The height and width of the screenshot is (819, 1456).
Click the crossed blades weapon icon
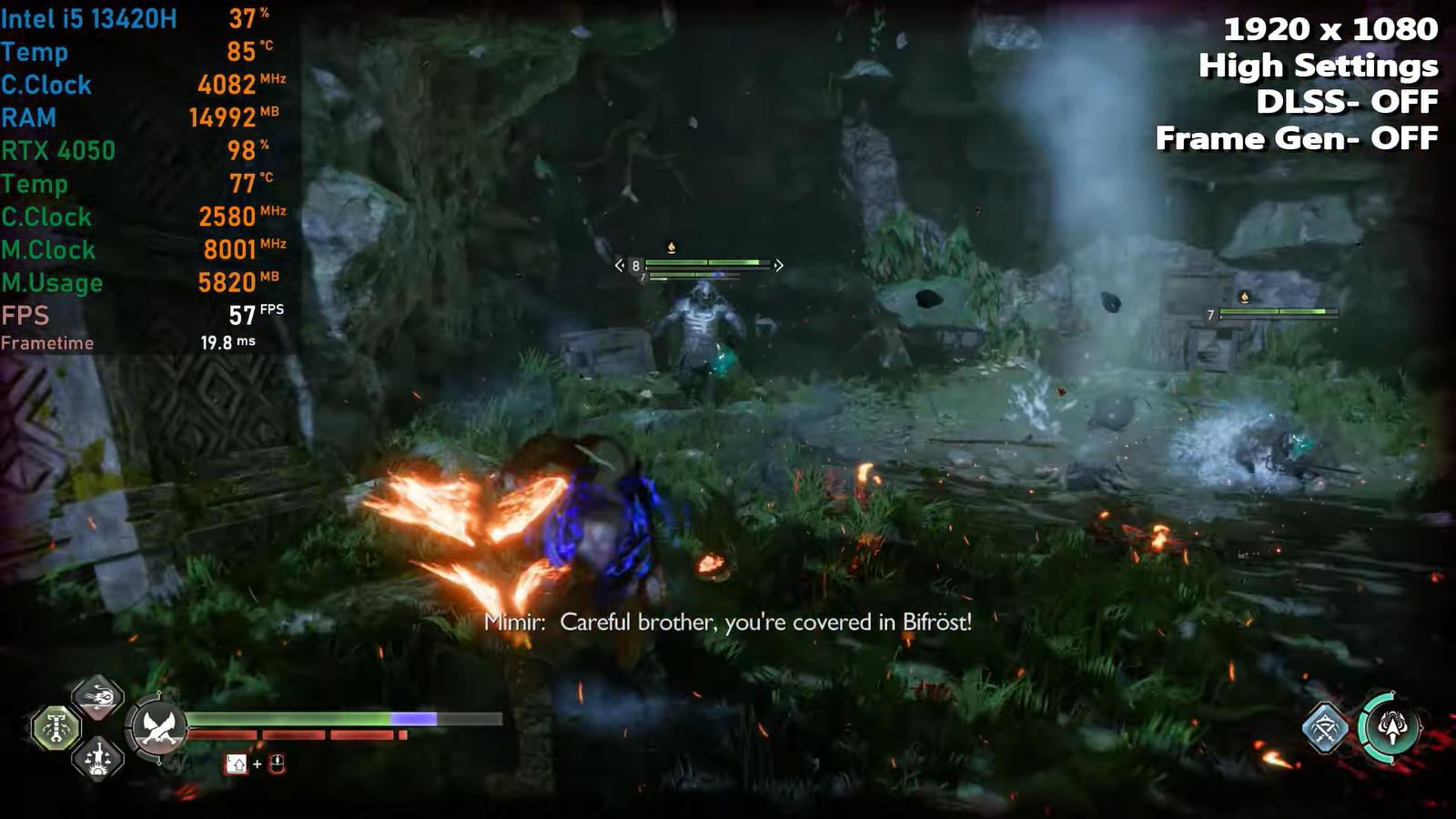coord(158,728)
